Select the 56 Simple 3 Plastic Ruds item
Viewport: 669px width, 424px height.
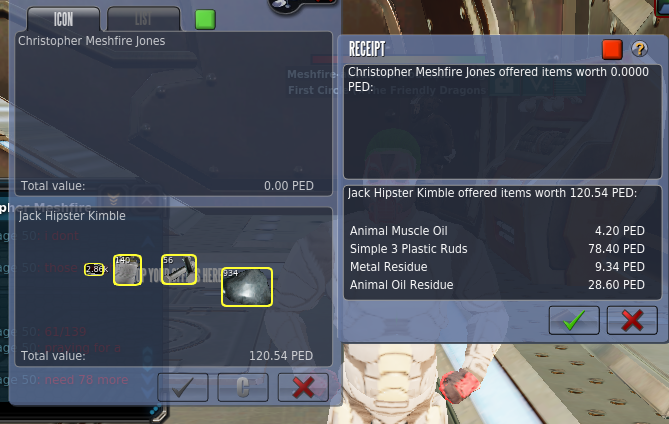coord(179,270)
